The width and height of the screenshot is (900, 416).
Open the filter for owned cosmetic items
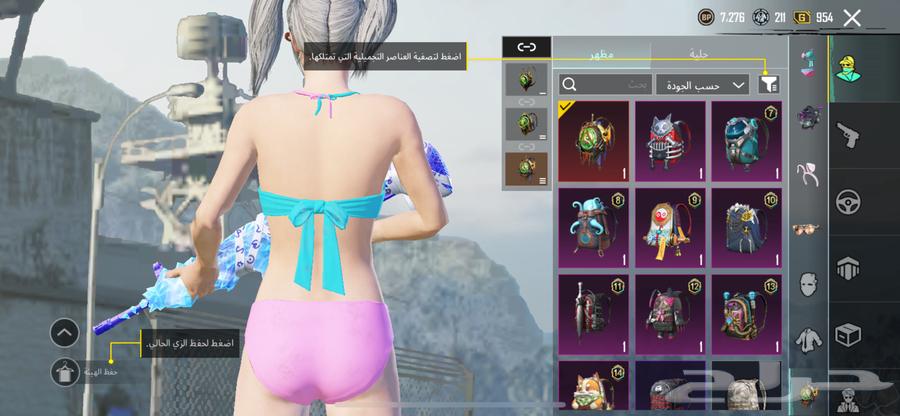tap(768, 85)
